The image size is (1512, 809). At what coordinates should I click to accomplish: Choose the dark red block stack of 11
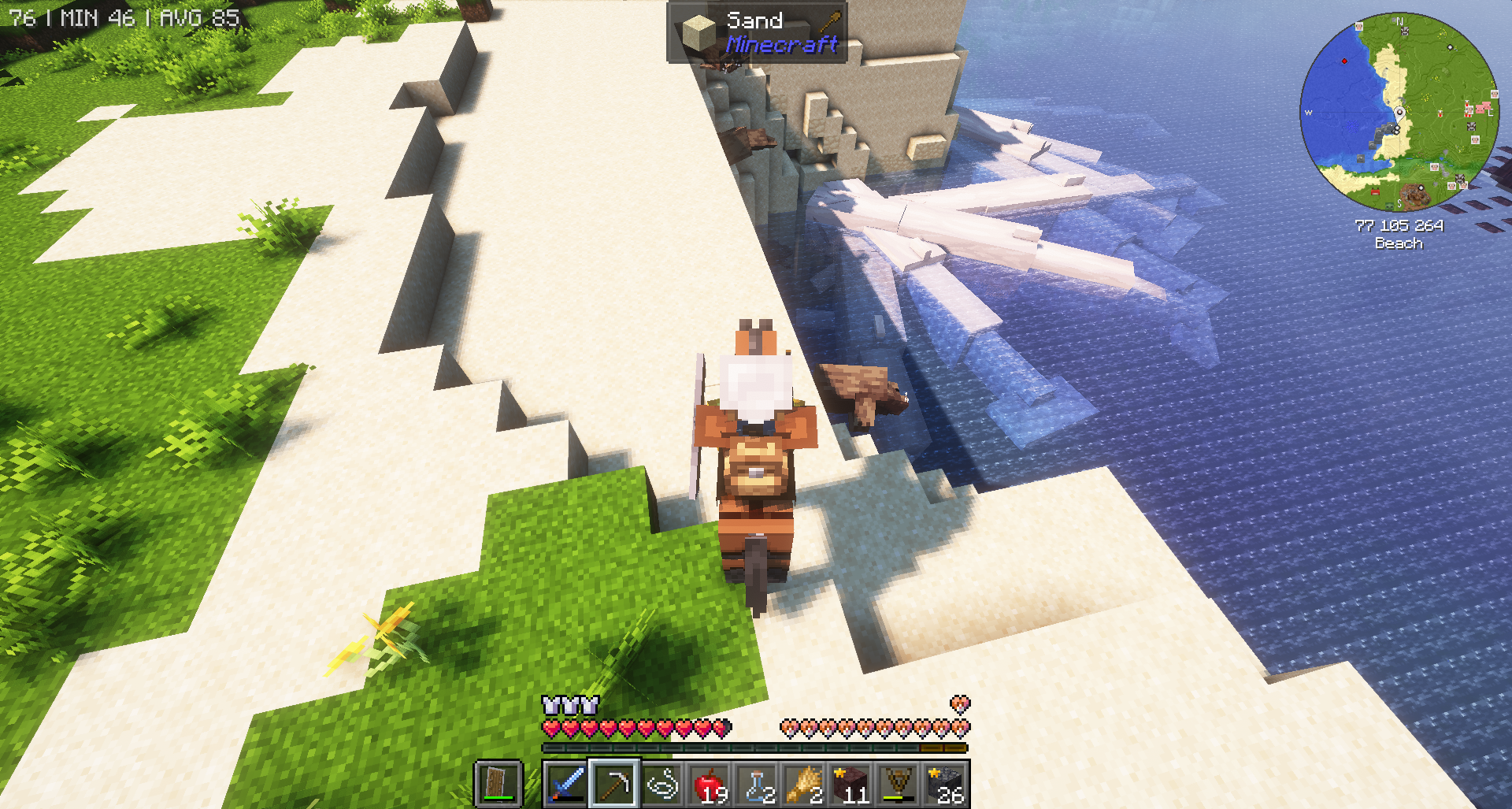851,784
